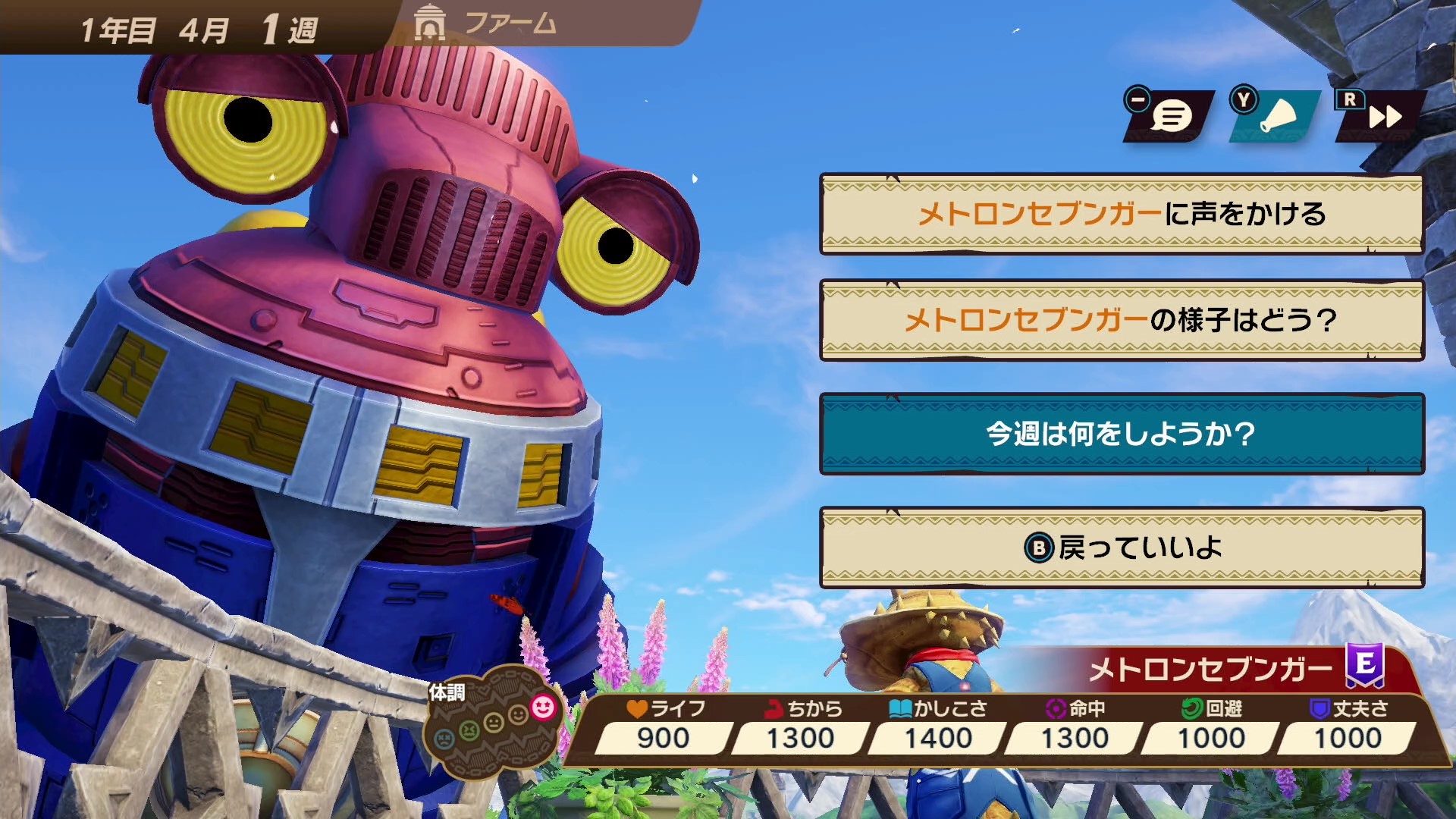Activate the fast-forward icon

point(1385,116)
